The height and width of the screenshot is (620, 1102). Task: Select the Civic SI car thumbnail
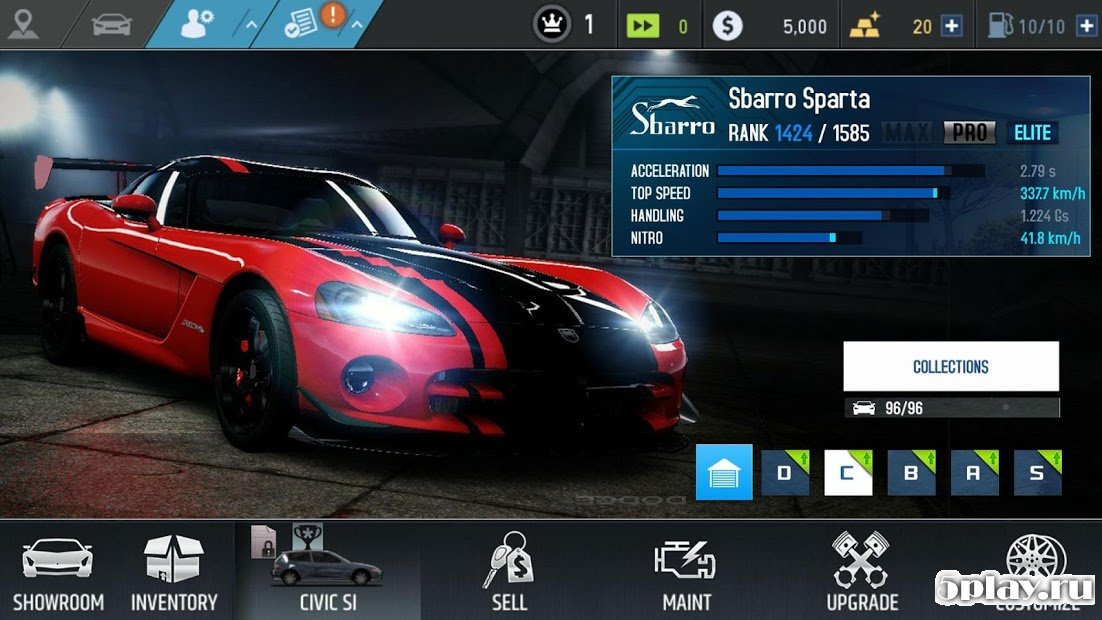point(327,571)
